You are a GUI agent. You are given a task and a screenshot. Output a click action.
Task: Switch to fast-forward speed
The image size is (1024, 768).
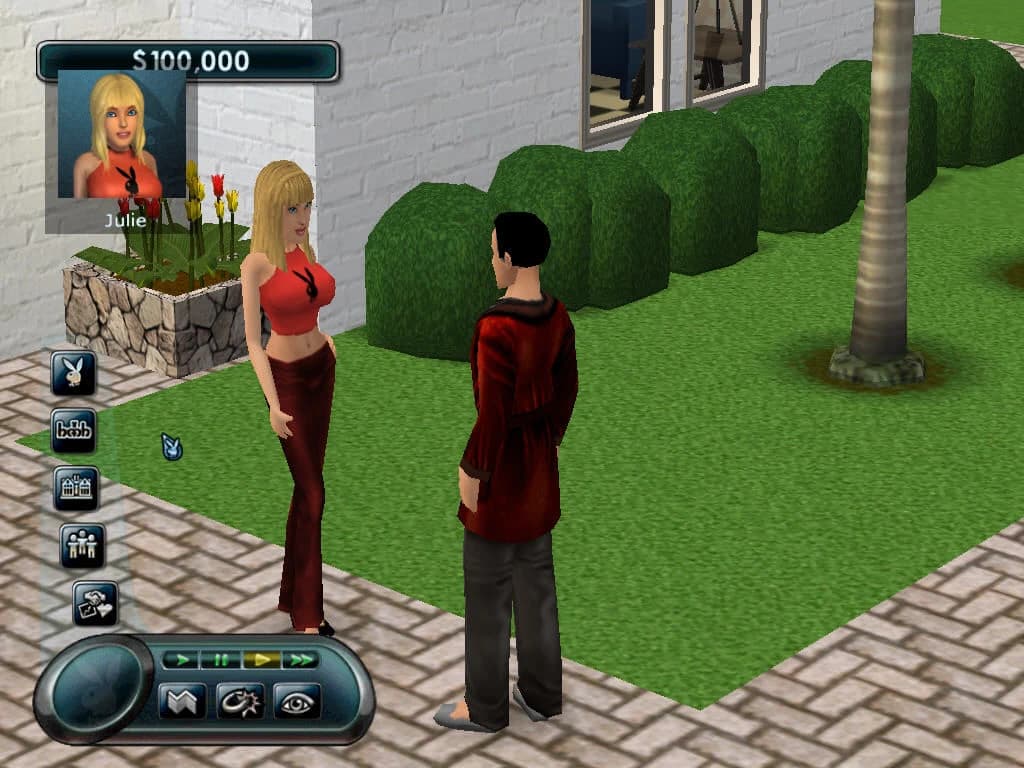299,660
